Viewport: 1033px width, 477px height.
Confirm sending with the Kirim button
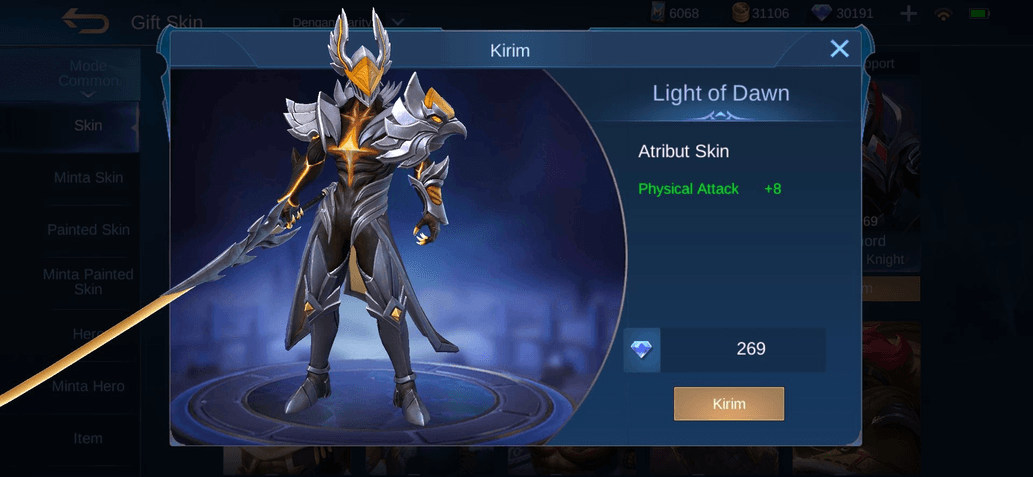(x=728, y=404)
